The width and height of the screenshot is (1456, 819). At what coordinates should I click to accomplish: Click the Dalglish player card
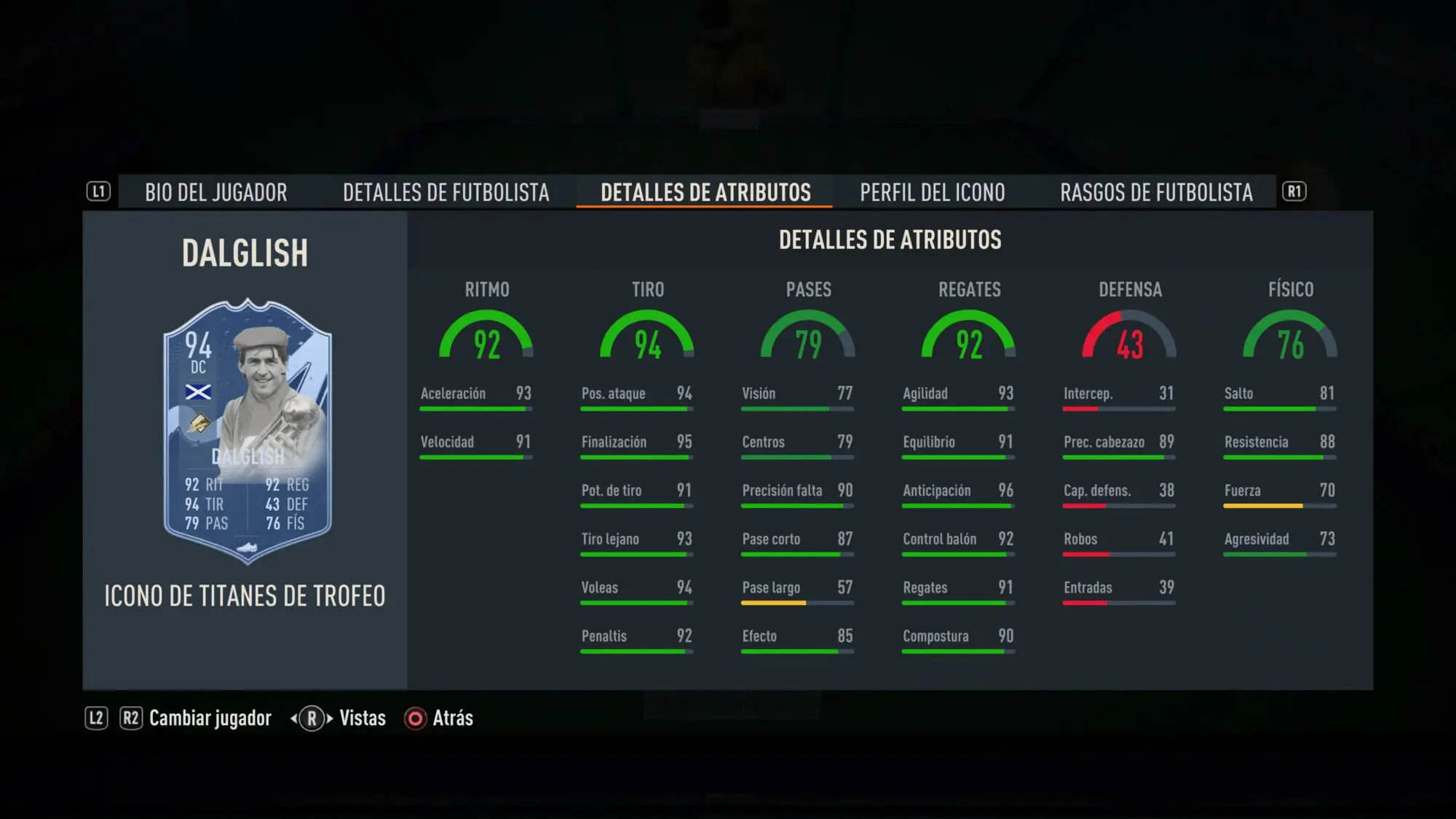248,431
